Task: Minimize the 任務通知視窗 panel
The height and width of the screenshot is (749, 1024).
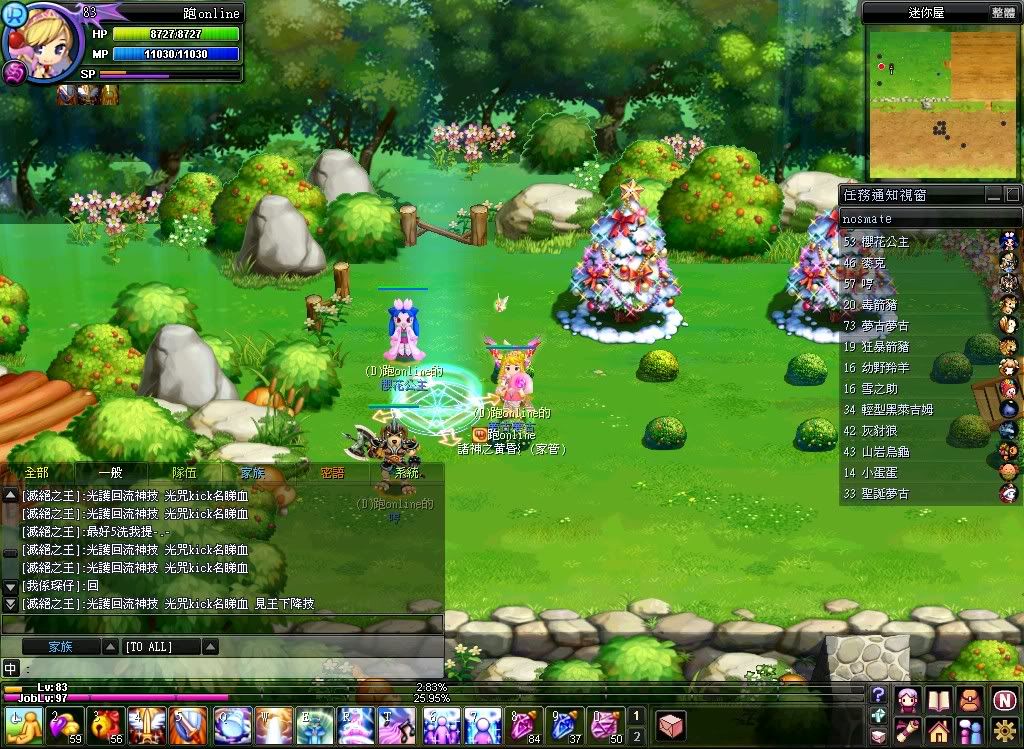Action: click(993, 194)
